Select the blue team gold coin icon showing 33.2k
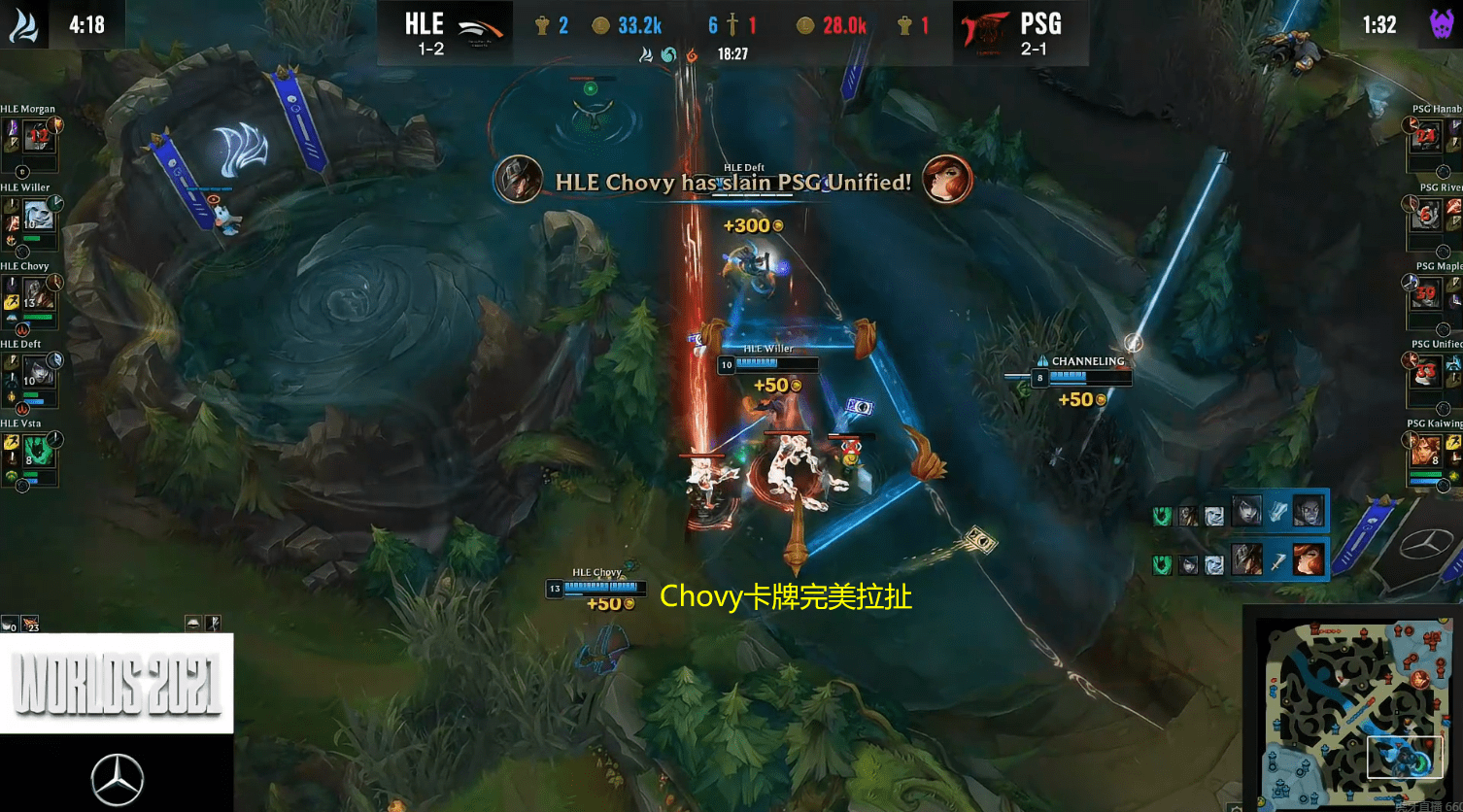Viewport: 1463px width, 812px height. 599,25
